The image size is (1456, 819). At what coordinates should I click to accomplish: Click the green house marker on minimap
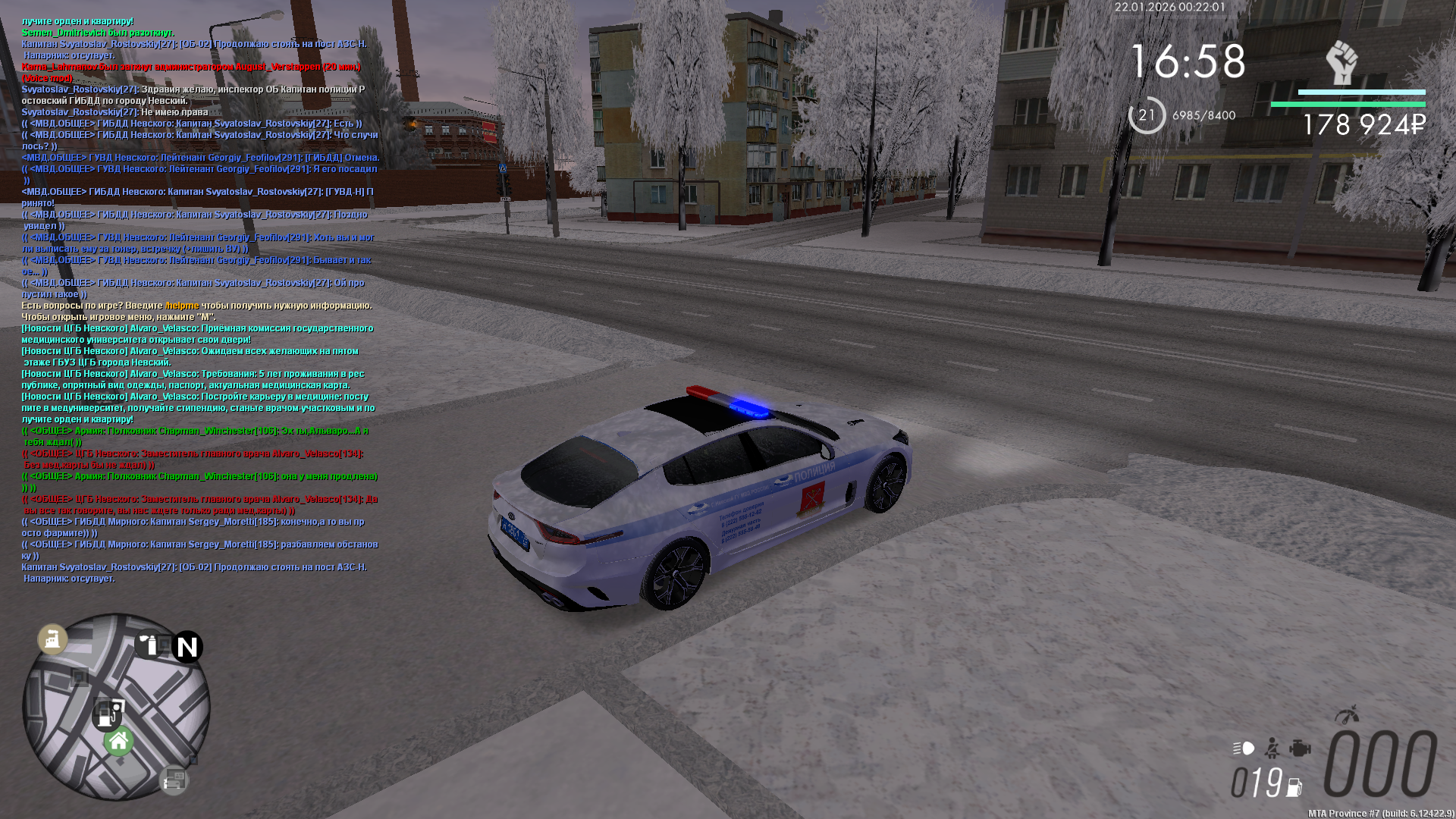[119, 742]
